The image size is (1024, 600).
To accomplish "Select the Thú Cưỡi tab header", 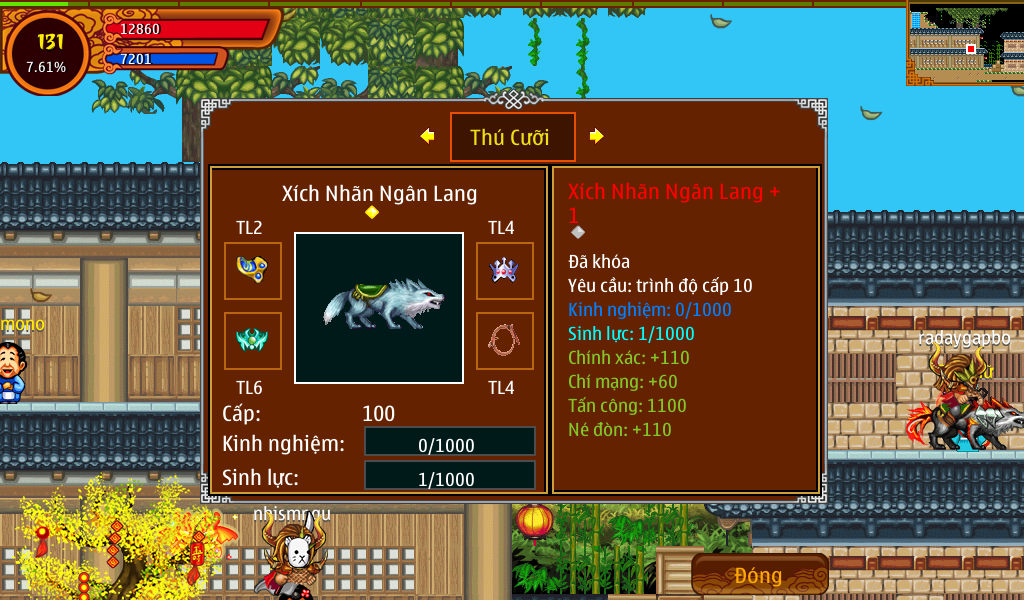I will tap(512, 137).
